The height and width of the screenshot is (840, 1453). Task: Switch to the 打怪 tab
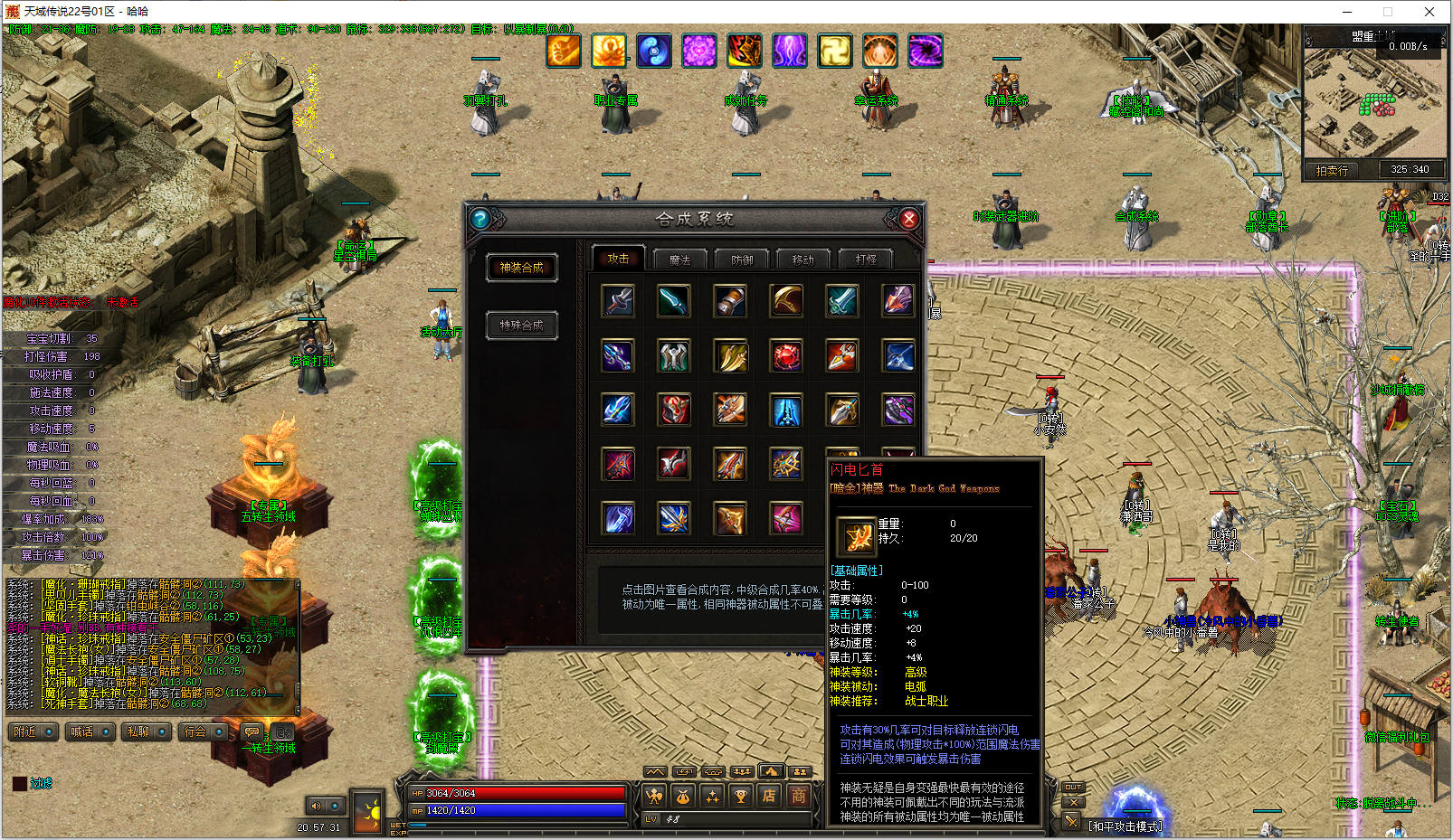[x=866, y=260]
